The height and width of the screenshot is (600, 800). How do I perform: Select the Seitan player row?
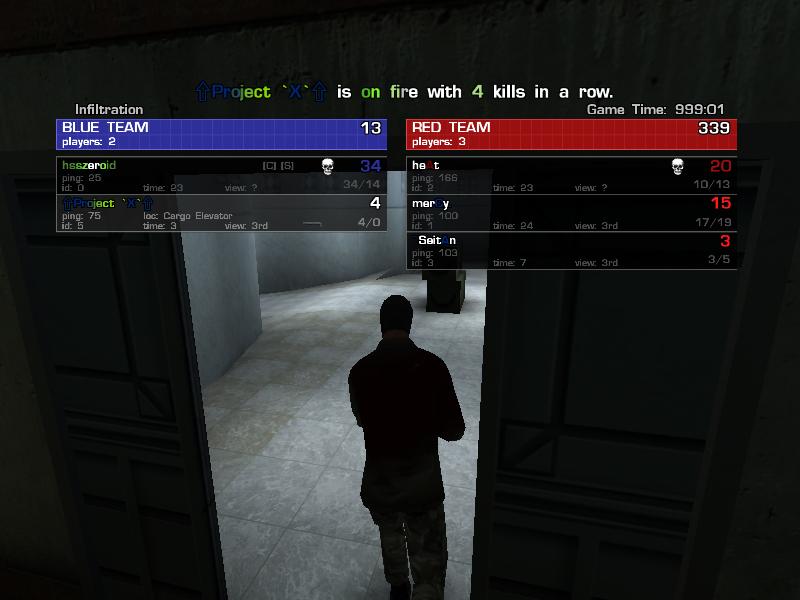570,251
